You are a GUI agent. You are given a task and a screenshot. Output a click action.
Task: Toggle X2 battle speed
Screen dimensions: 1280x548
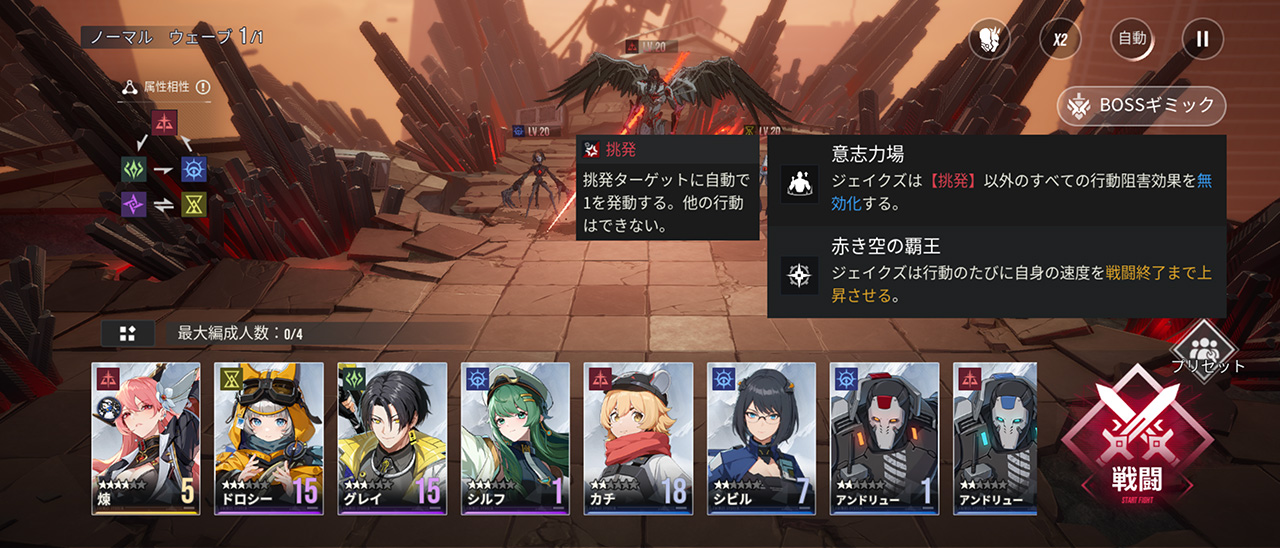click(x=1060, y=40)
